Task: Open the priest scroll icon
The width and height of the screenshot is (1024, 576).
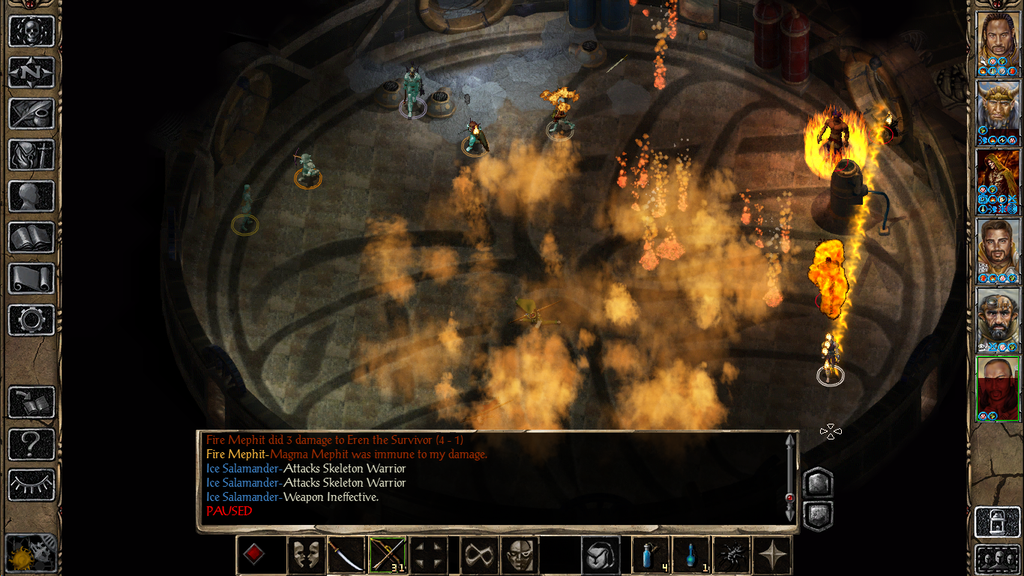Action: tap(31, 279)
